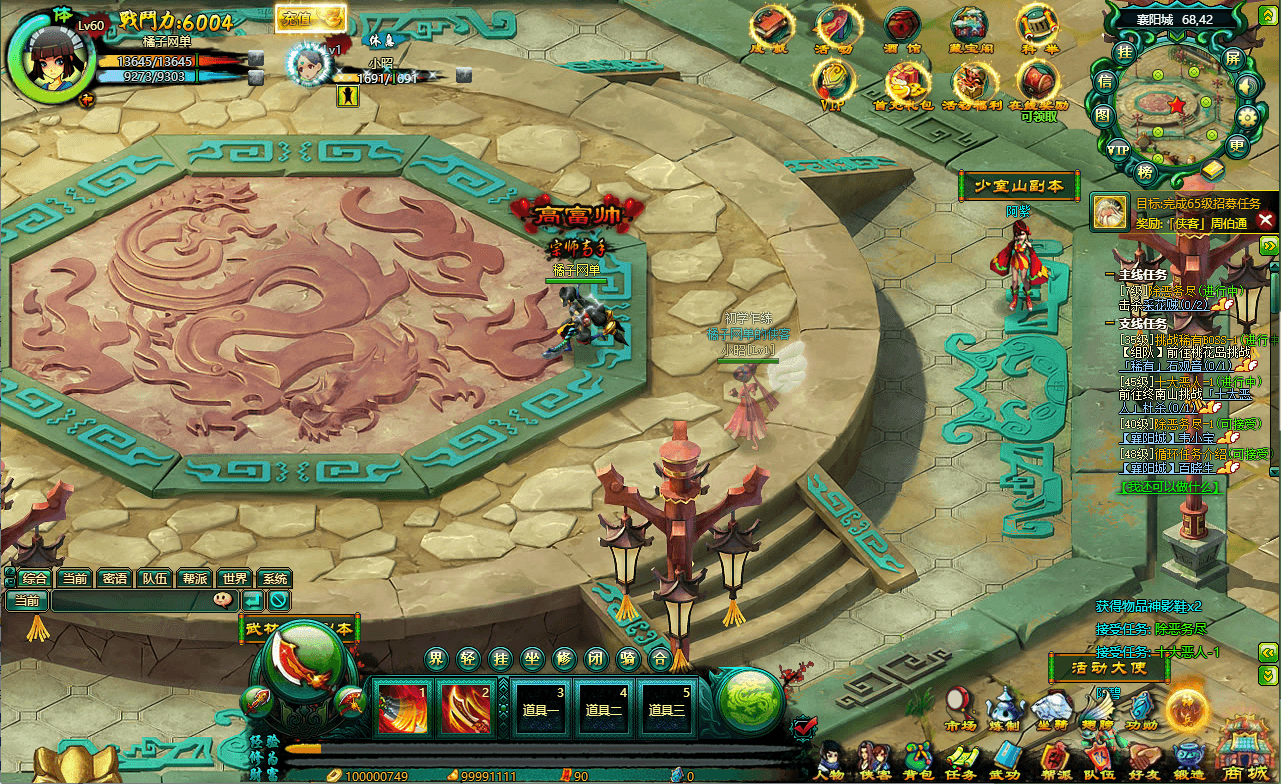1281x784 pixels.
Task: Click the 充值 recharge button
Action: point(309,18)
